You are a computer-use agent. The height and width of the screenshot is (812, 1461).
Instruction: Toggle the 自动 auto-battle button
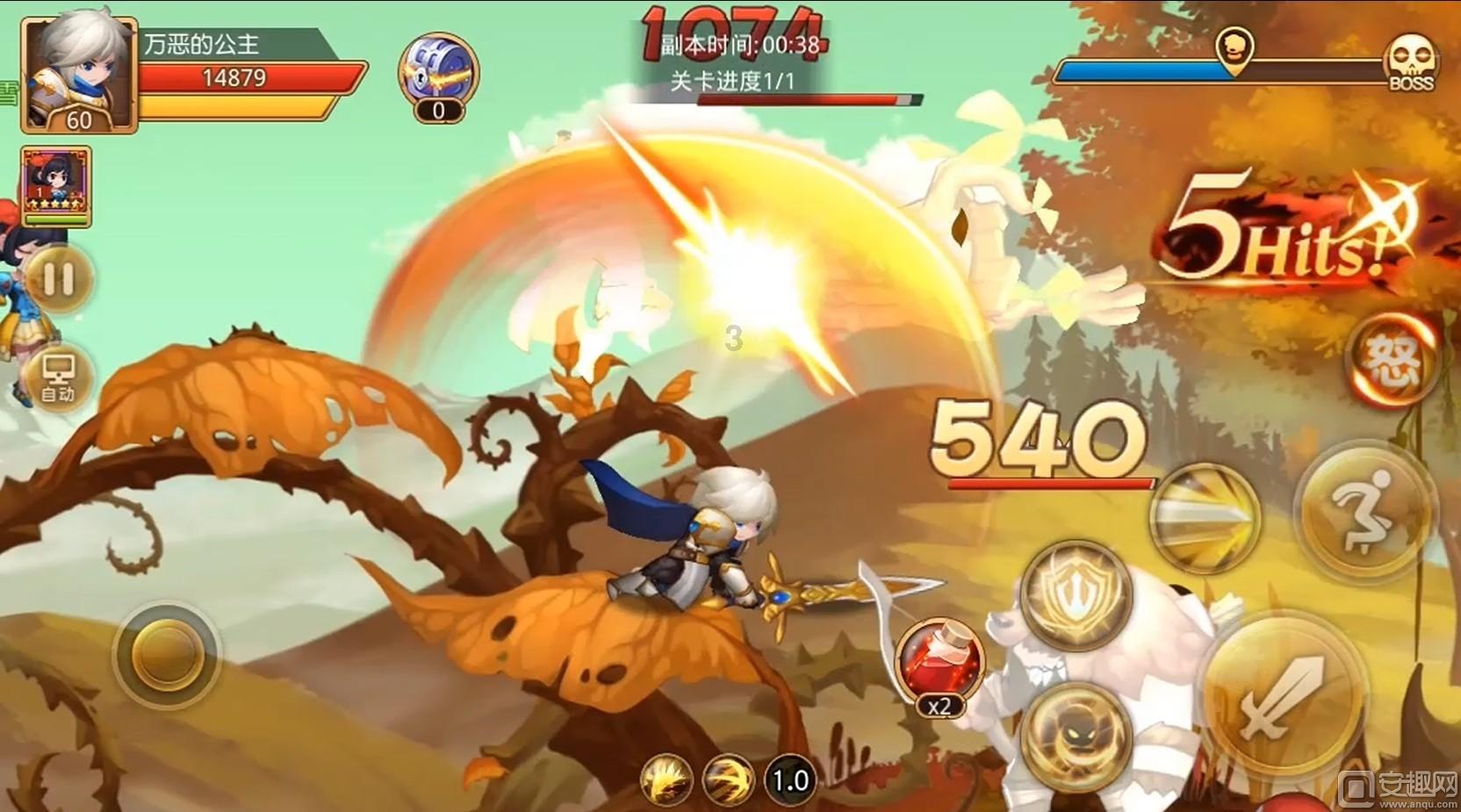(59, 378)
